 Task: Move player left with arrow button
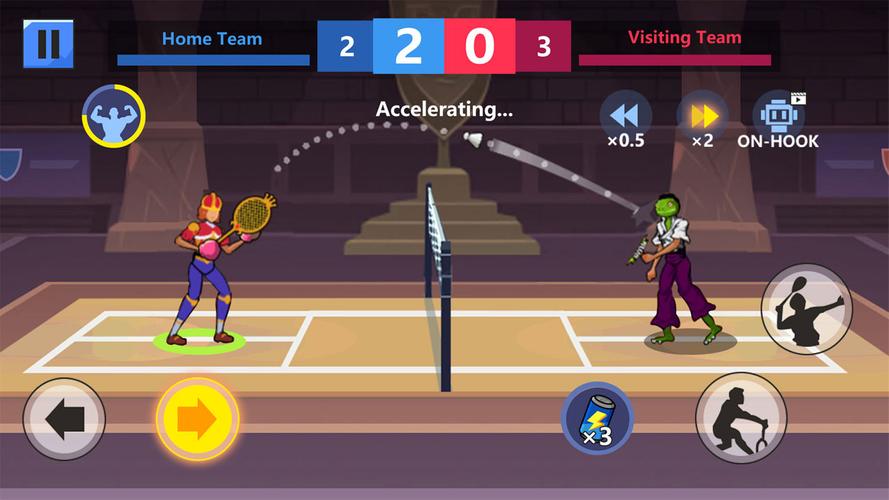[x=64, y=419]
